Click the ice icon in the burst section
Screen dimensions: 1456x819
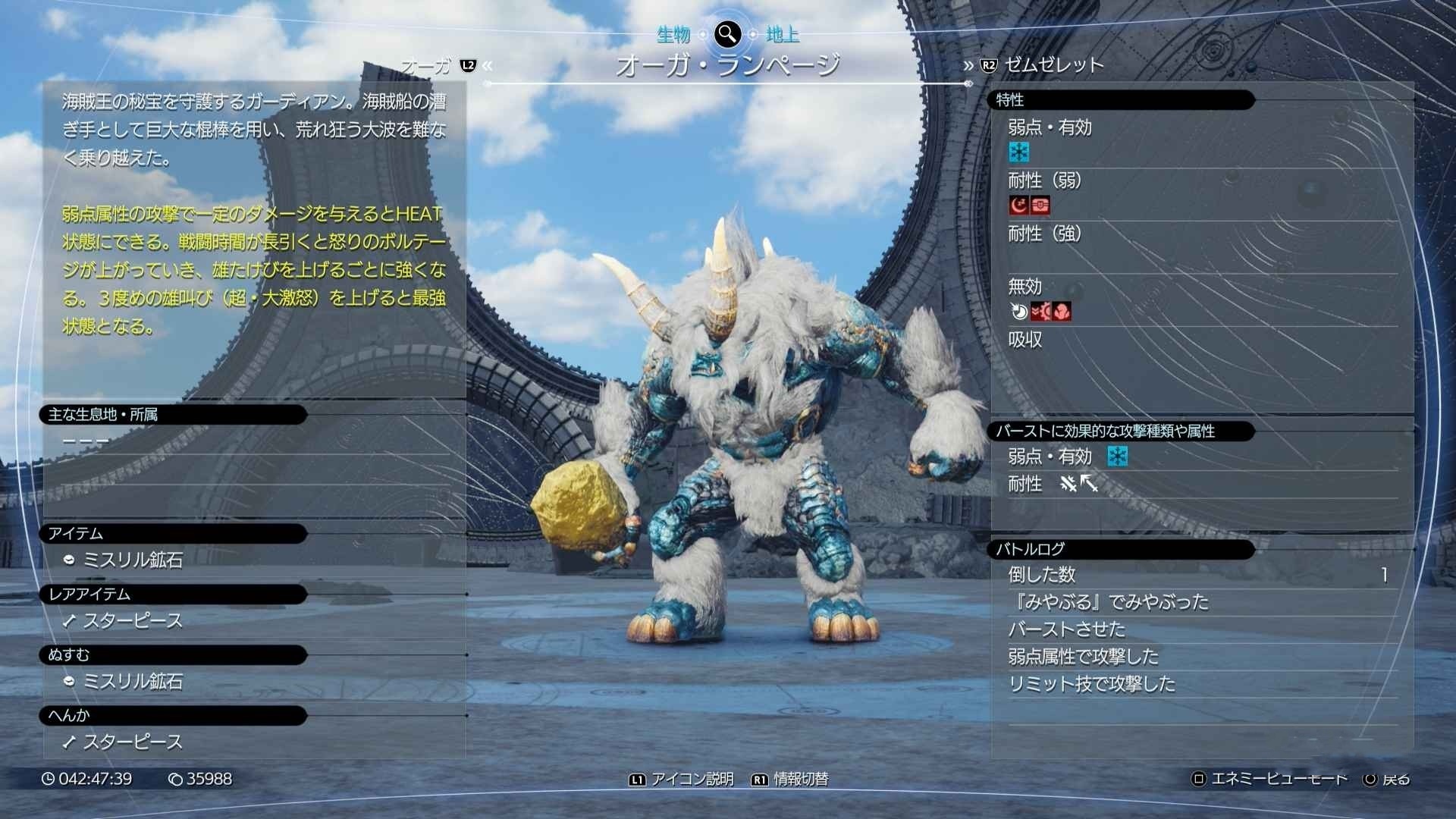[x=1117, y=456]
